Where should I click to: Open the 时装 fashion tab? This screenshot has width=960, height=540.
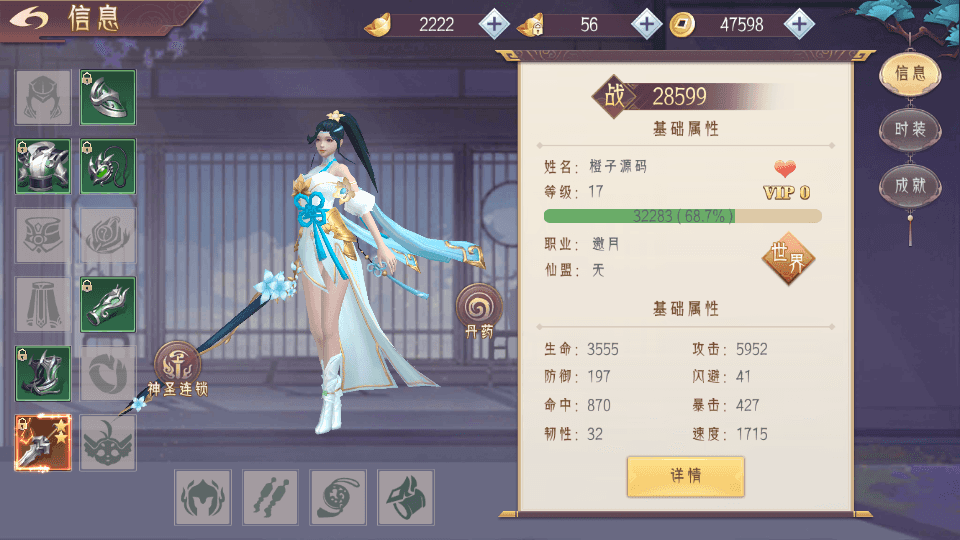pos(909,130)
